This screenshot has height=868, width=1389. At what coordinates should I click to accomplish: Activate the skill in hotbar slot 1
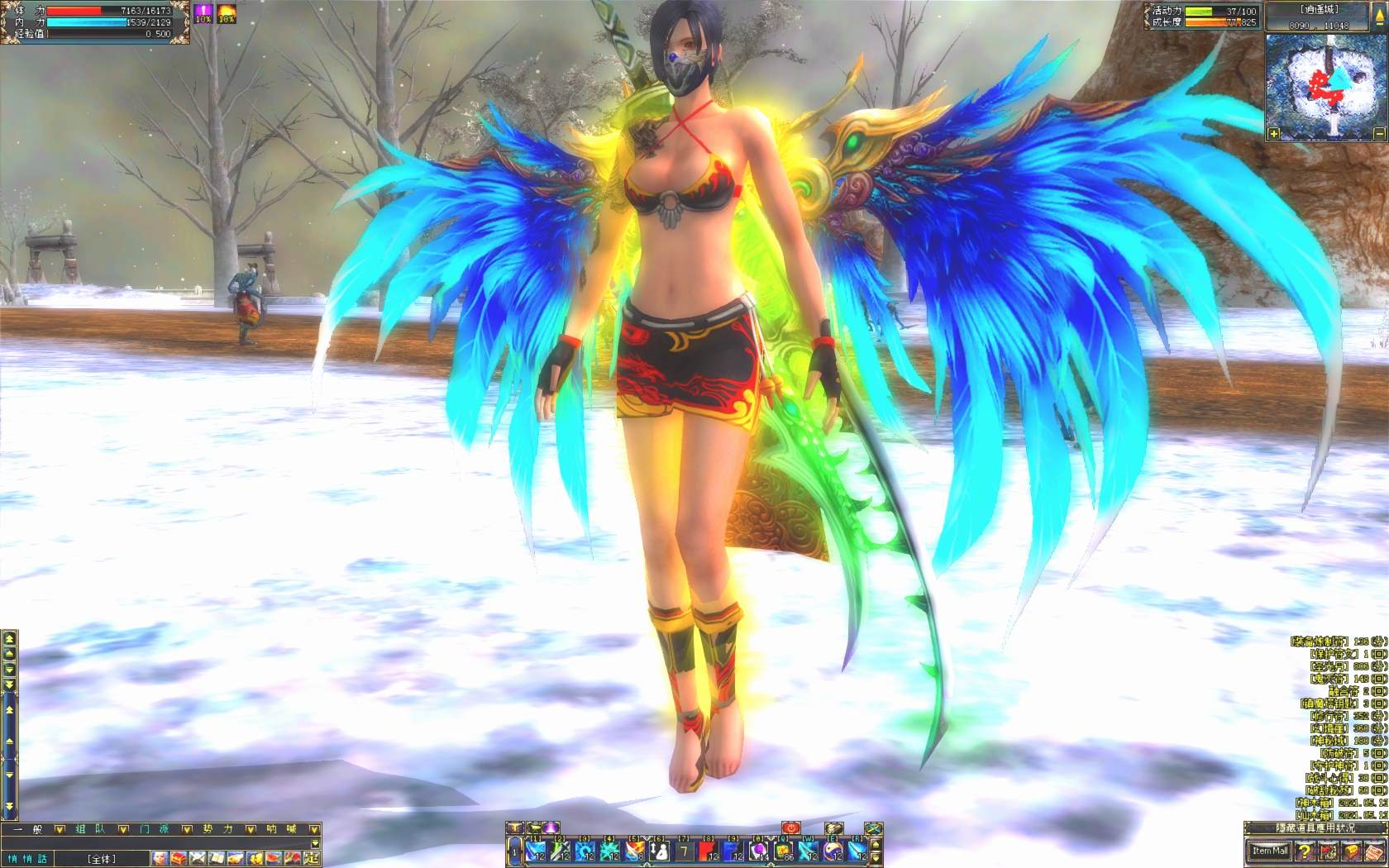tap(537, 851)
